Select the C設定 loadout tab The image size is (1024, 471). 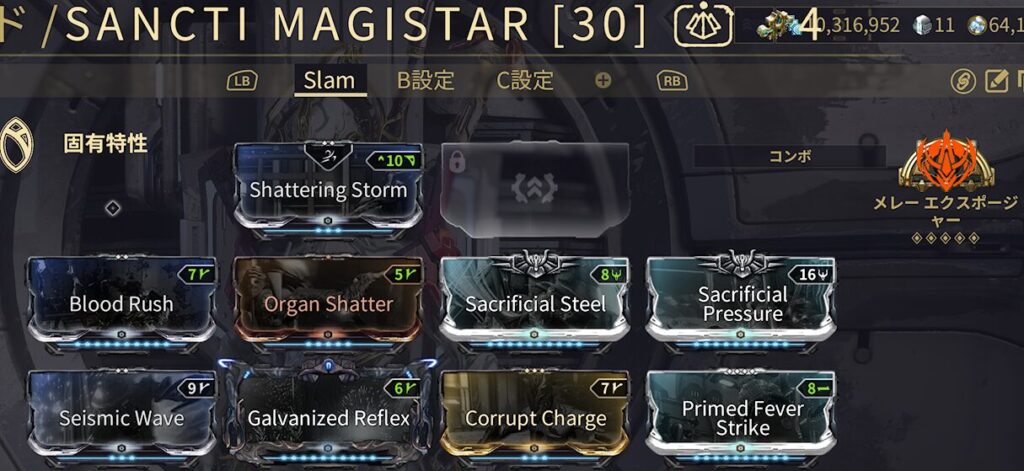pyautogui.click(x=525, y=80)
